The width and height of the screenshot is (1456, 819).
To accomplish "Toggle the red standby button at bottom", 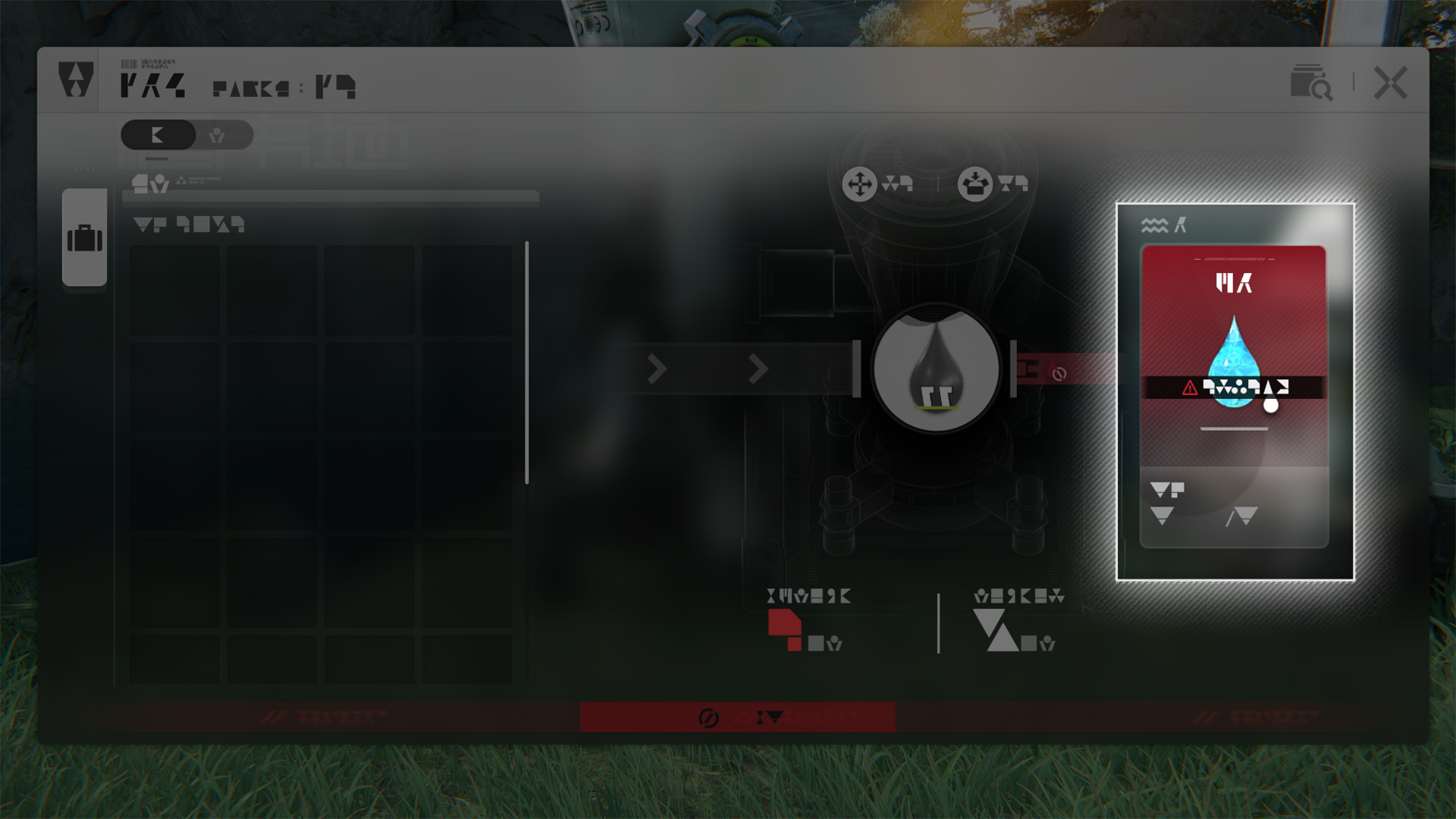I will point(737,717).
